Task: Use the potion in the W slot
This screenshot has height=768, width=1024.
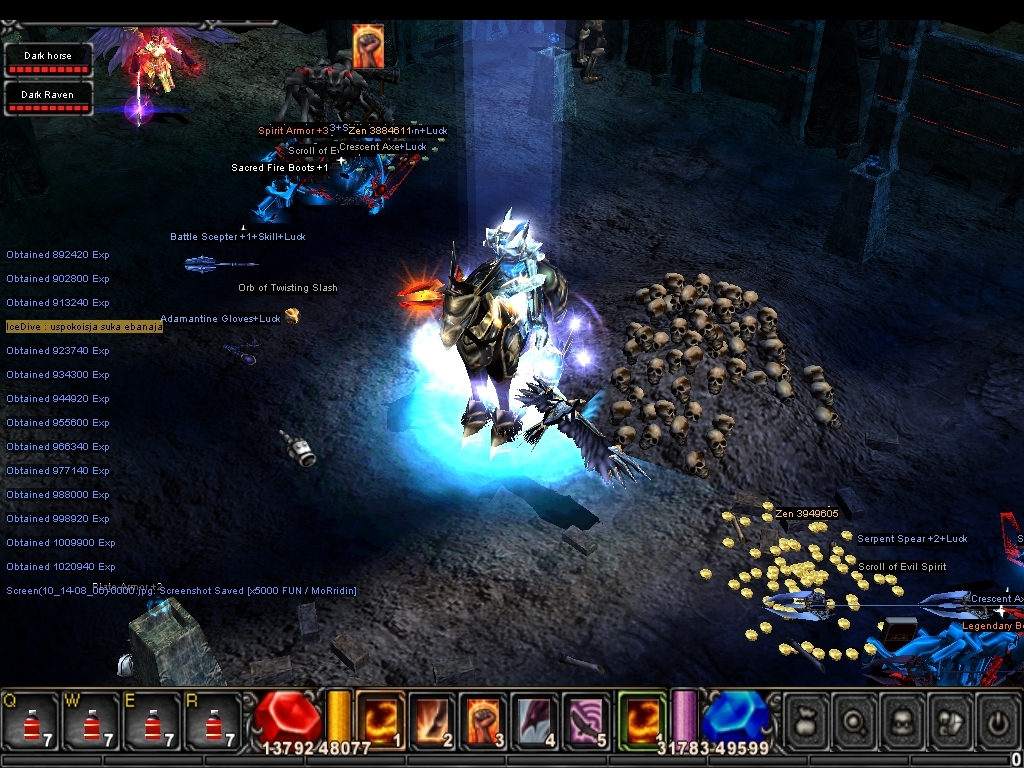Action: (91, 720)
